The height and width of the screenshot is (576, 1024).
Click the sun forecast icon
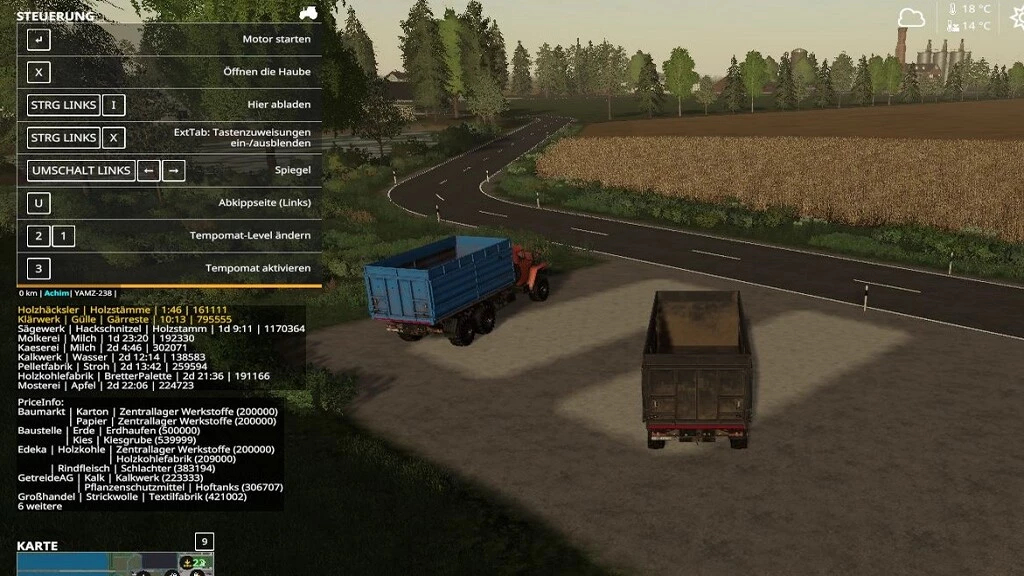coord(1012,17)
